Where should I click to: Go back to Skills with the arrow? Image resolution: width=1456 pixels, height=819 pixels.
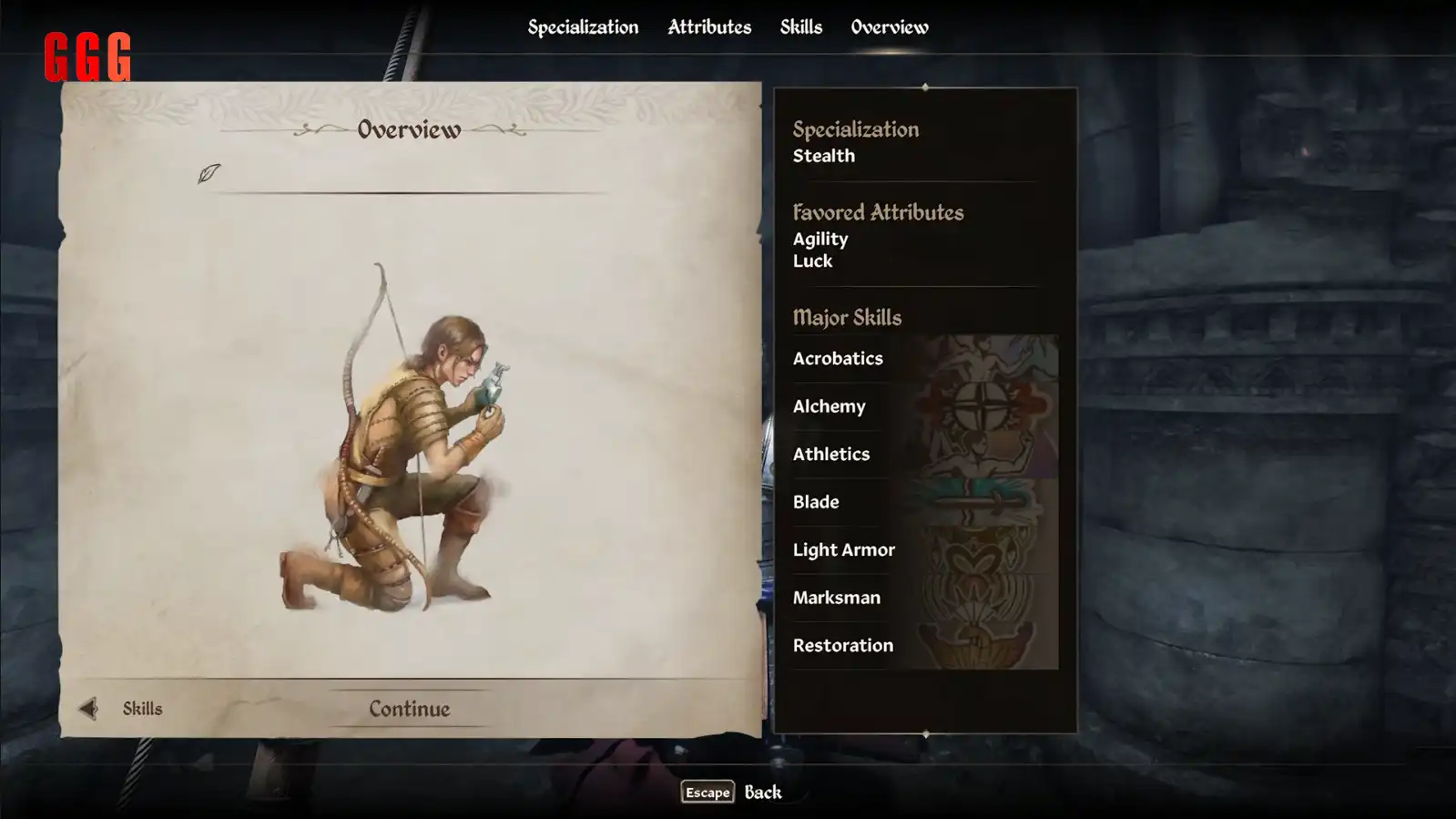[x=89, y=709]
